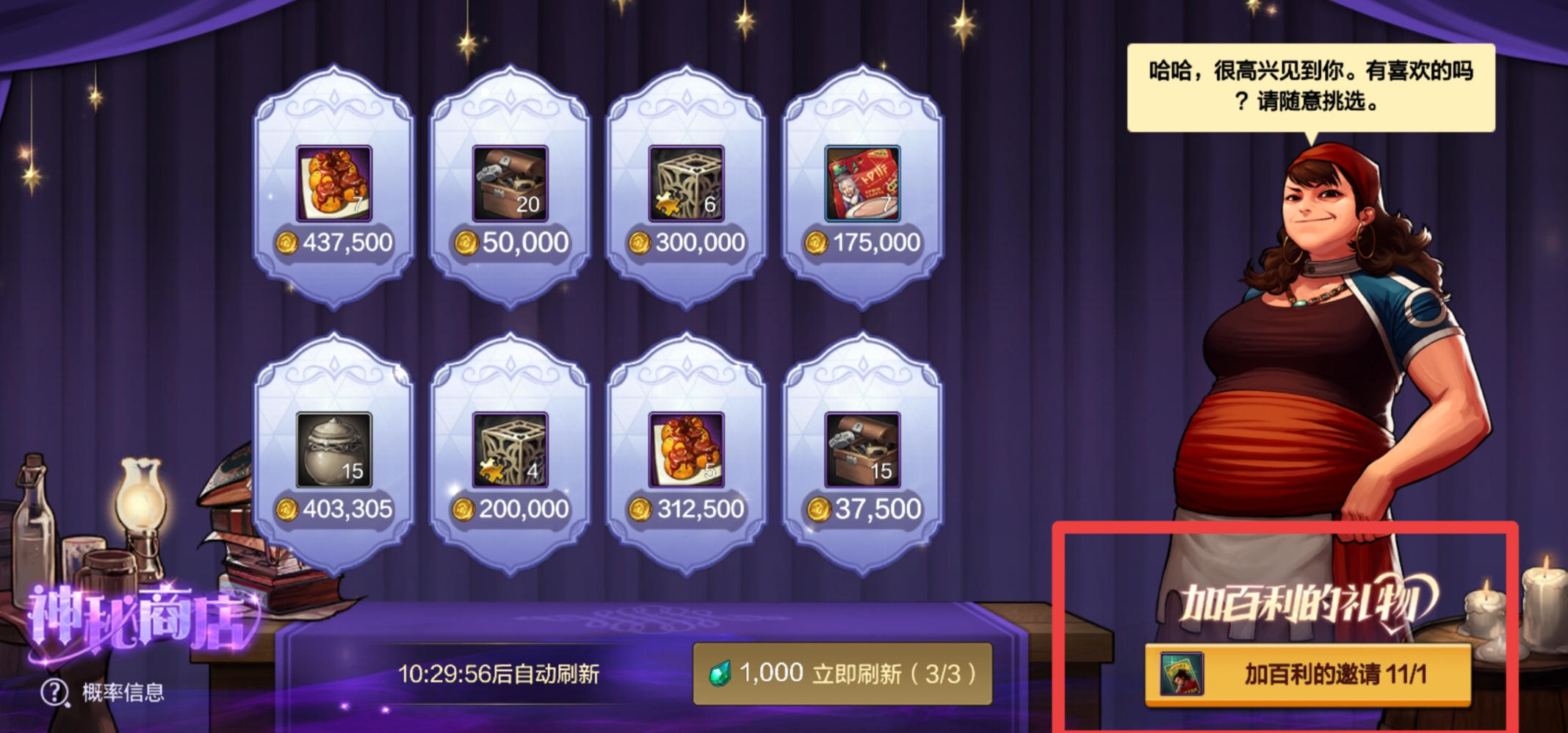Click the gold coin icon on 403,305 price
The width and height of the screenshot is (1568, 733).
coord(286,508)
